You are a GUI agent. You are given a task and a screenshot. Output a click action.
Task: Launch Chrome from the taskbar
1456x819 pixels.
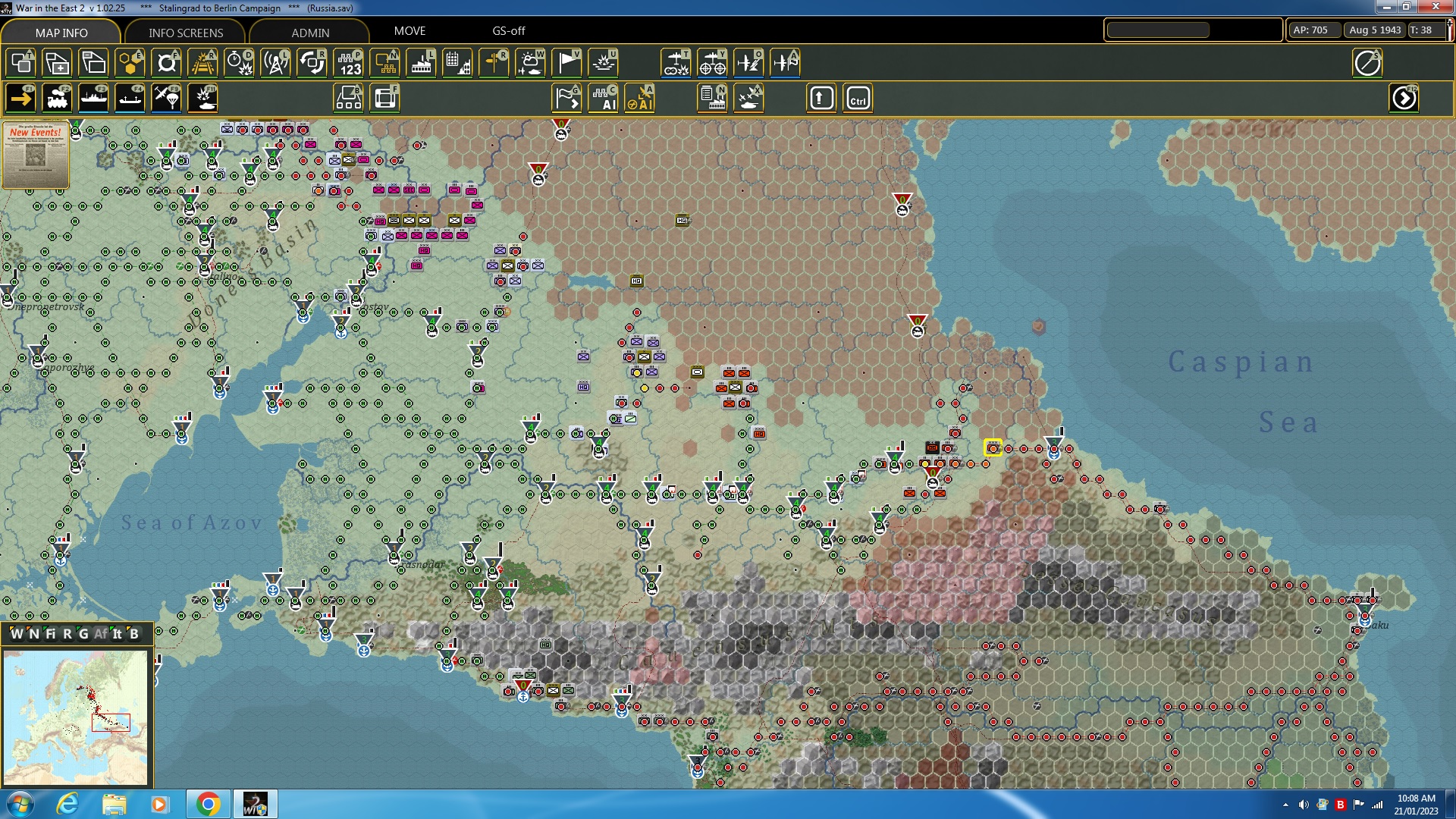(x=209, y=804)
